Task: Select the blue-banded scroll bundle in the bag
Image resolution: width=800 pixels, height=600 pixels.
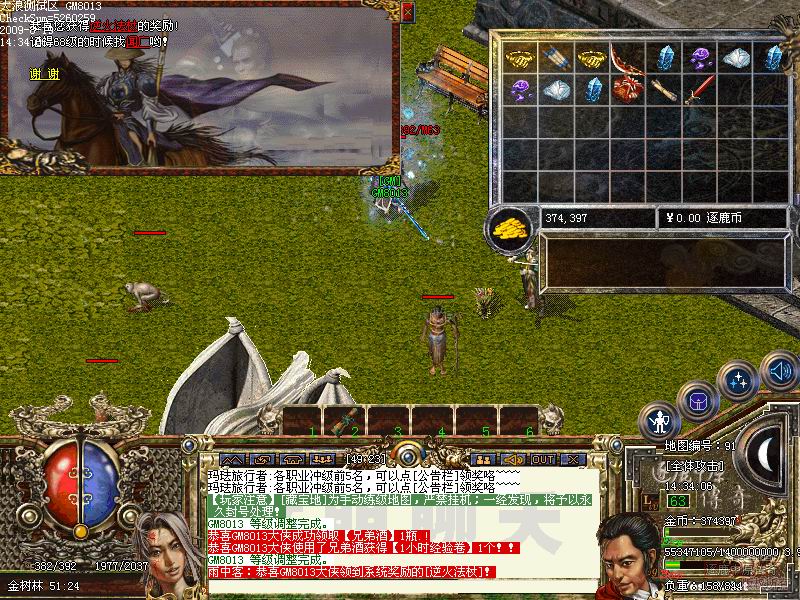Action: (553, 58)
